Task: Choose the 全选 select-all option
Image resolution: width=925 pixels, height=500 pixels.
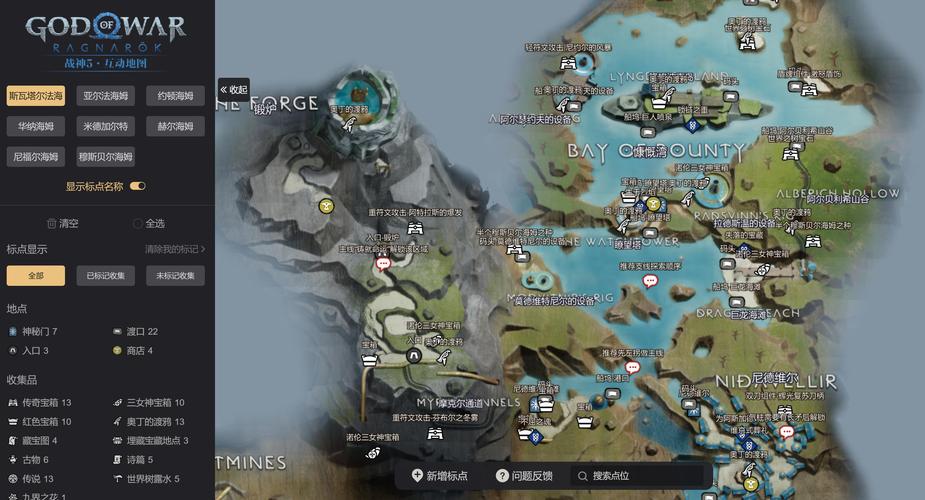Action: [x=148, y=223]
